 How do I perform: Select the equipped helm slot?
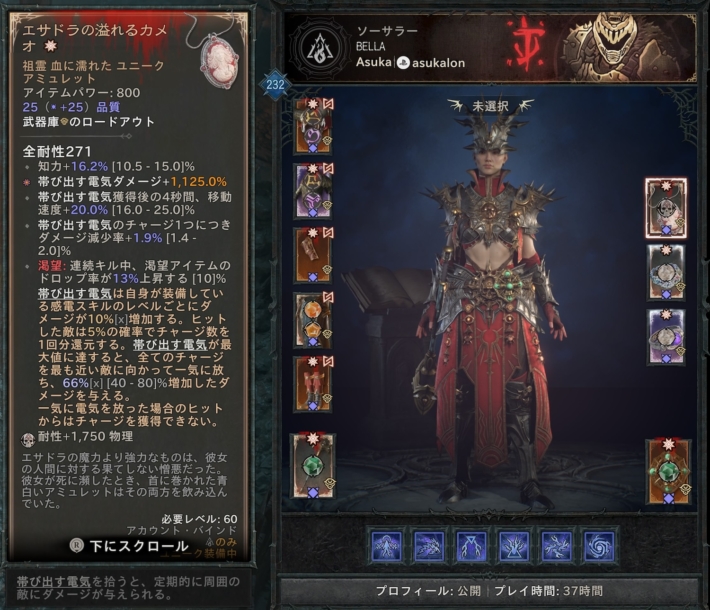313,124
